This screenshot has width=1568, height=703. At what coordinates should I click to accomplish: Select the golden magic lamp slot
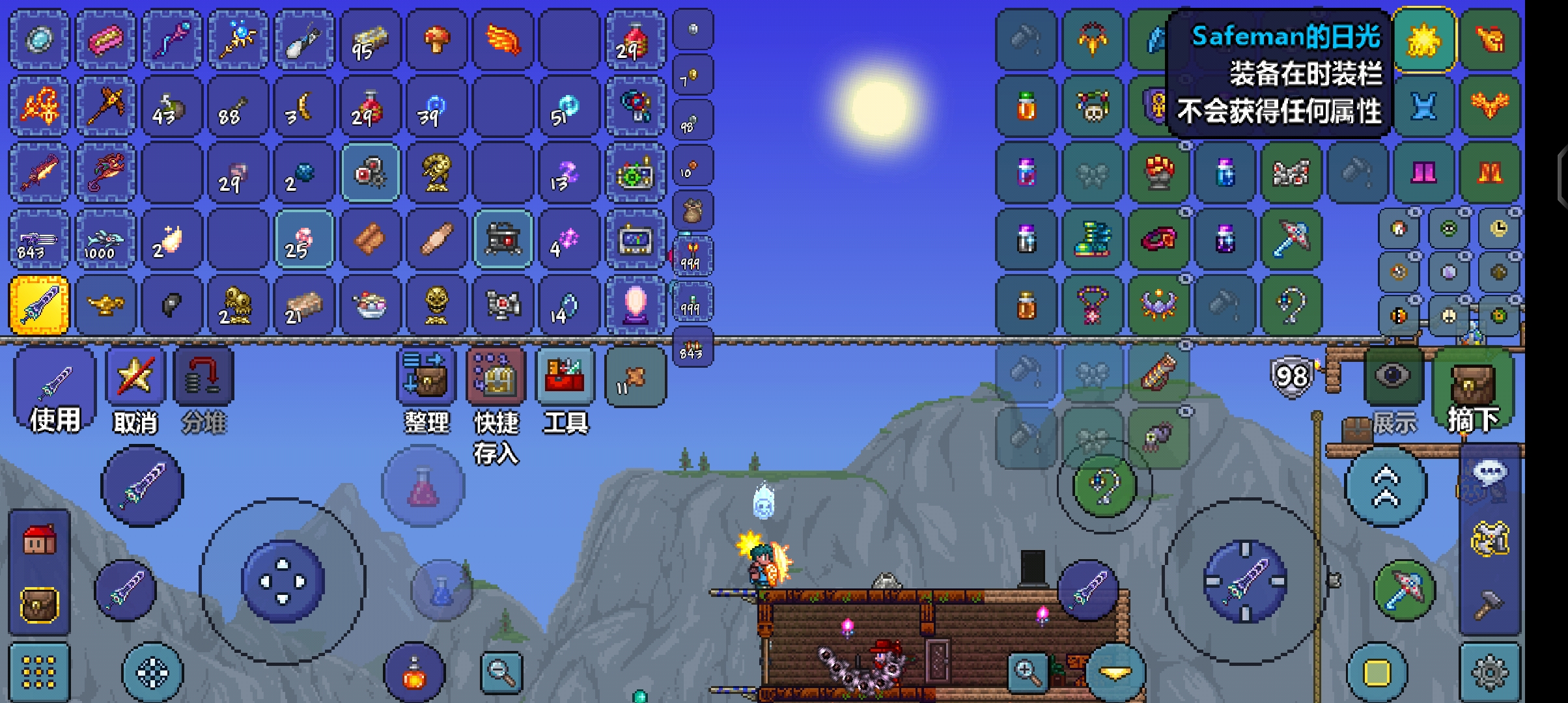tap(105, 305)
